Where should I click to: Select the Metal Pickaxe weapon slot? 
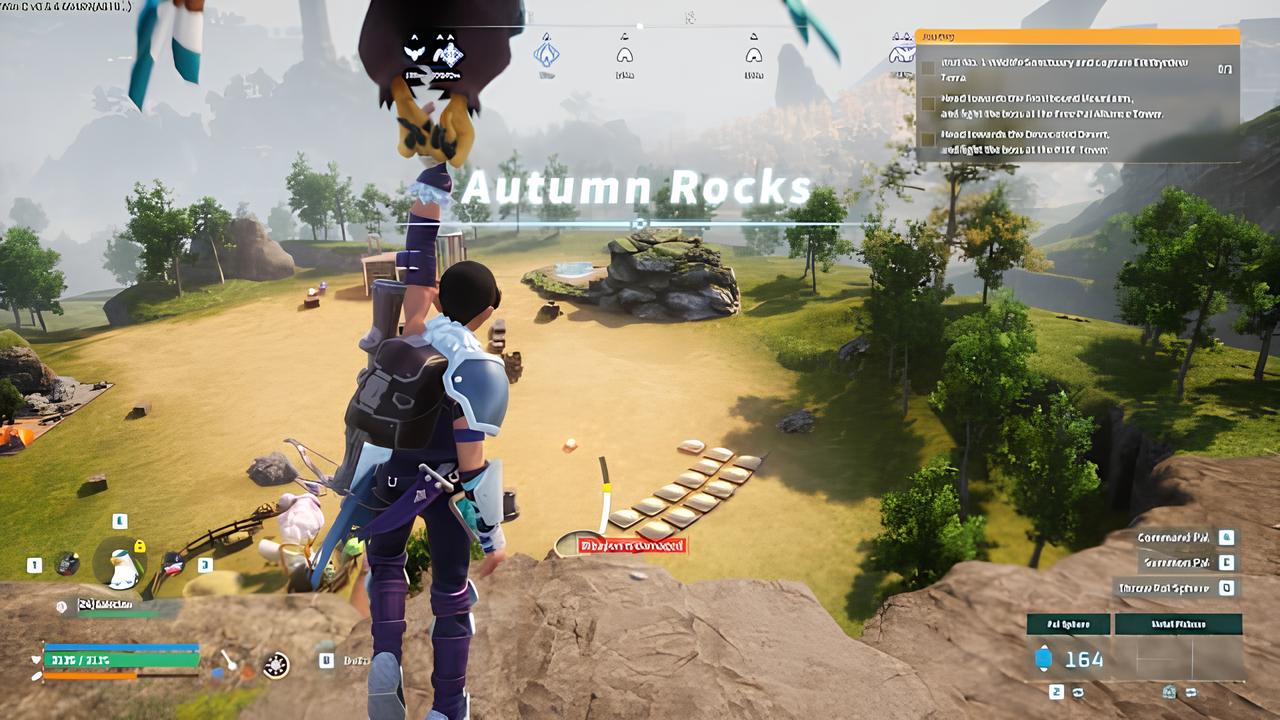tap(1178, 624)
